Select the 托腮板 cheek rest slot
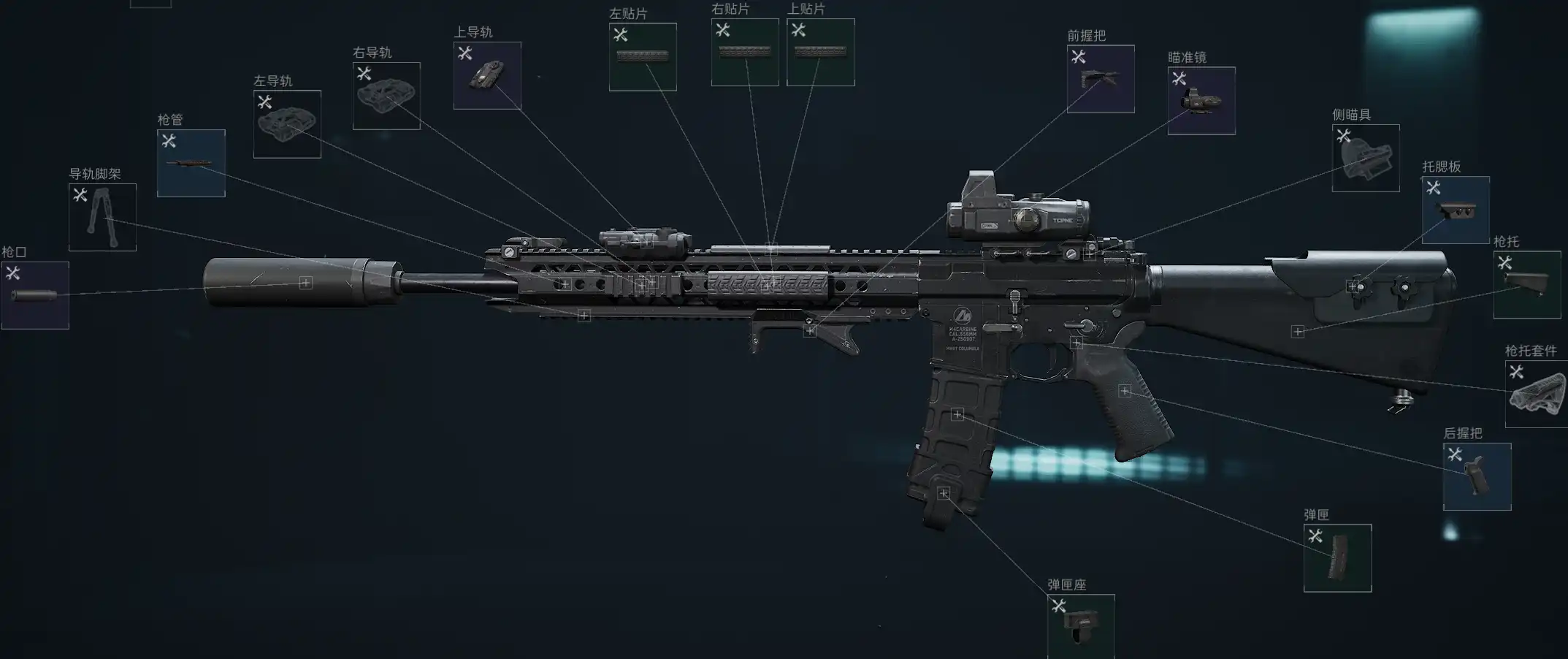This screenshot has height=659, width=1568. pos(1456,210)
